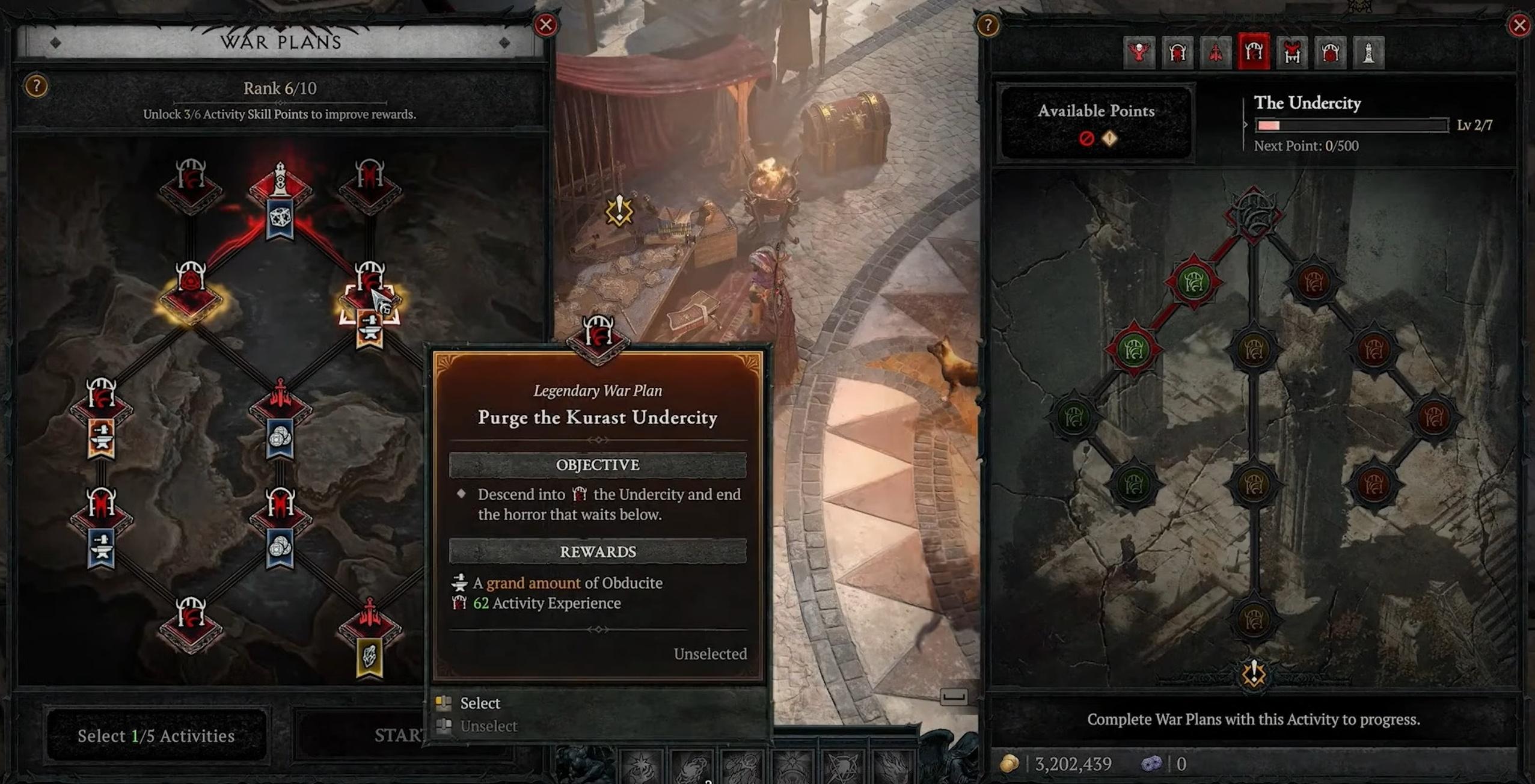Switch to the sword with flames activity tab
This screenshot has height=784, width=1535.
pyautogui.click(x=1216, y=53)
